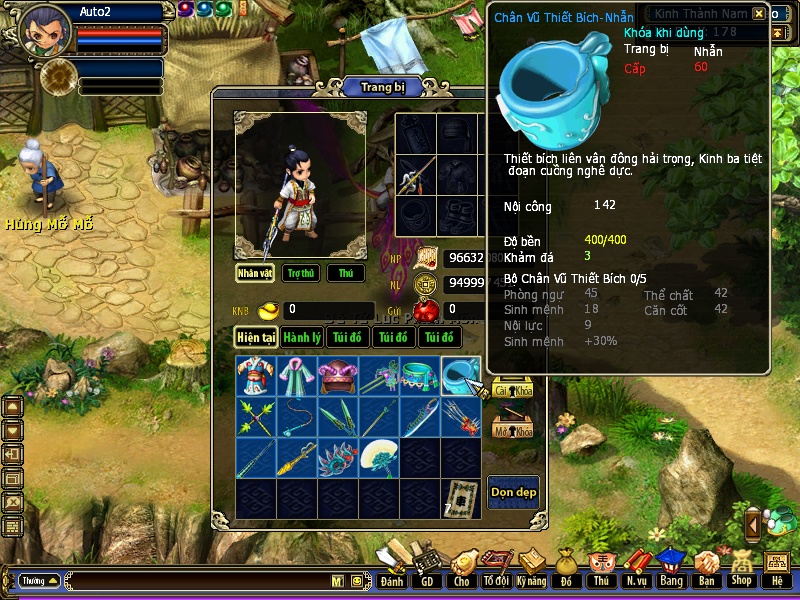Click the Dọn dẹp sort button
Viewport: 800px width, 600px height.
pos(512,492)
